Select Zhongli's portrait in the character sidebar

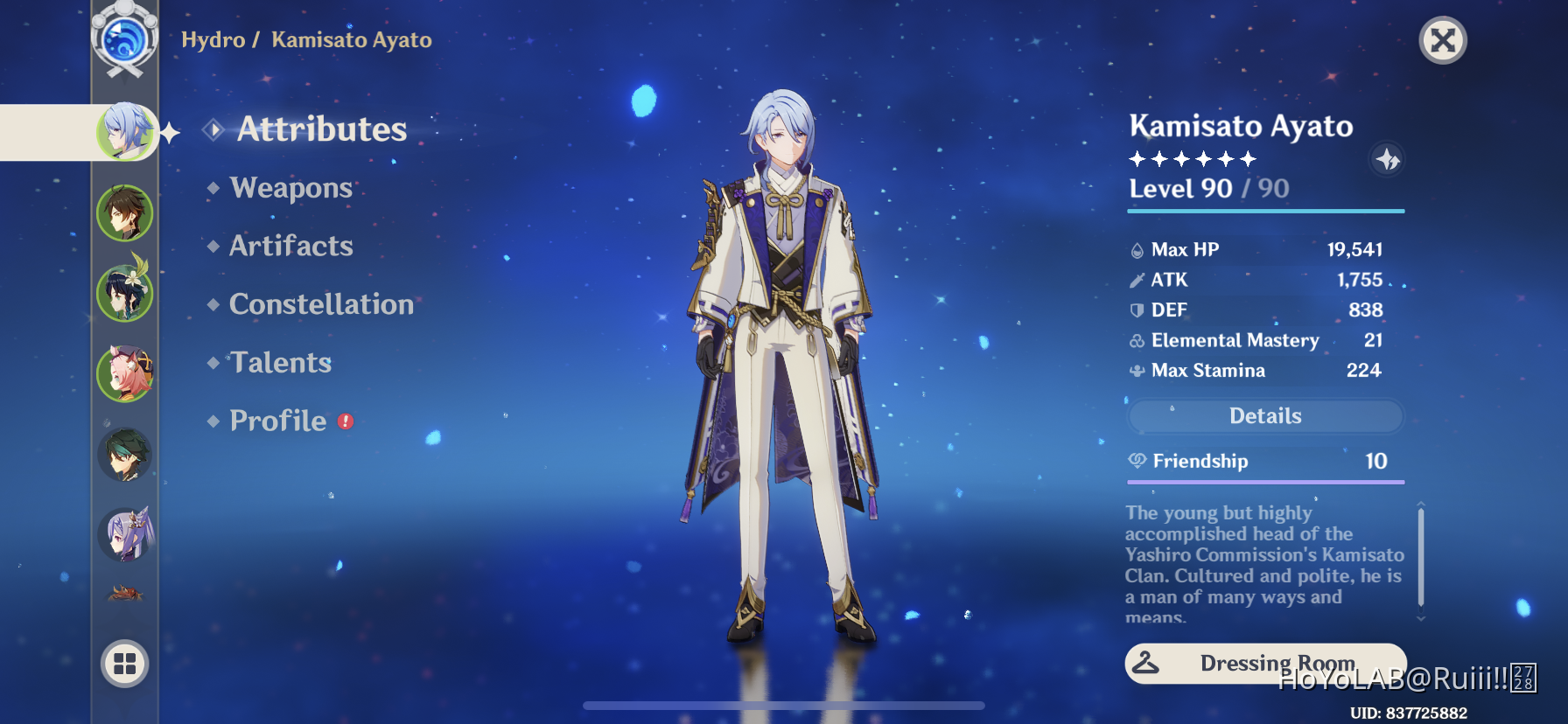pyautogui.click(x=125, y=211)
